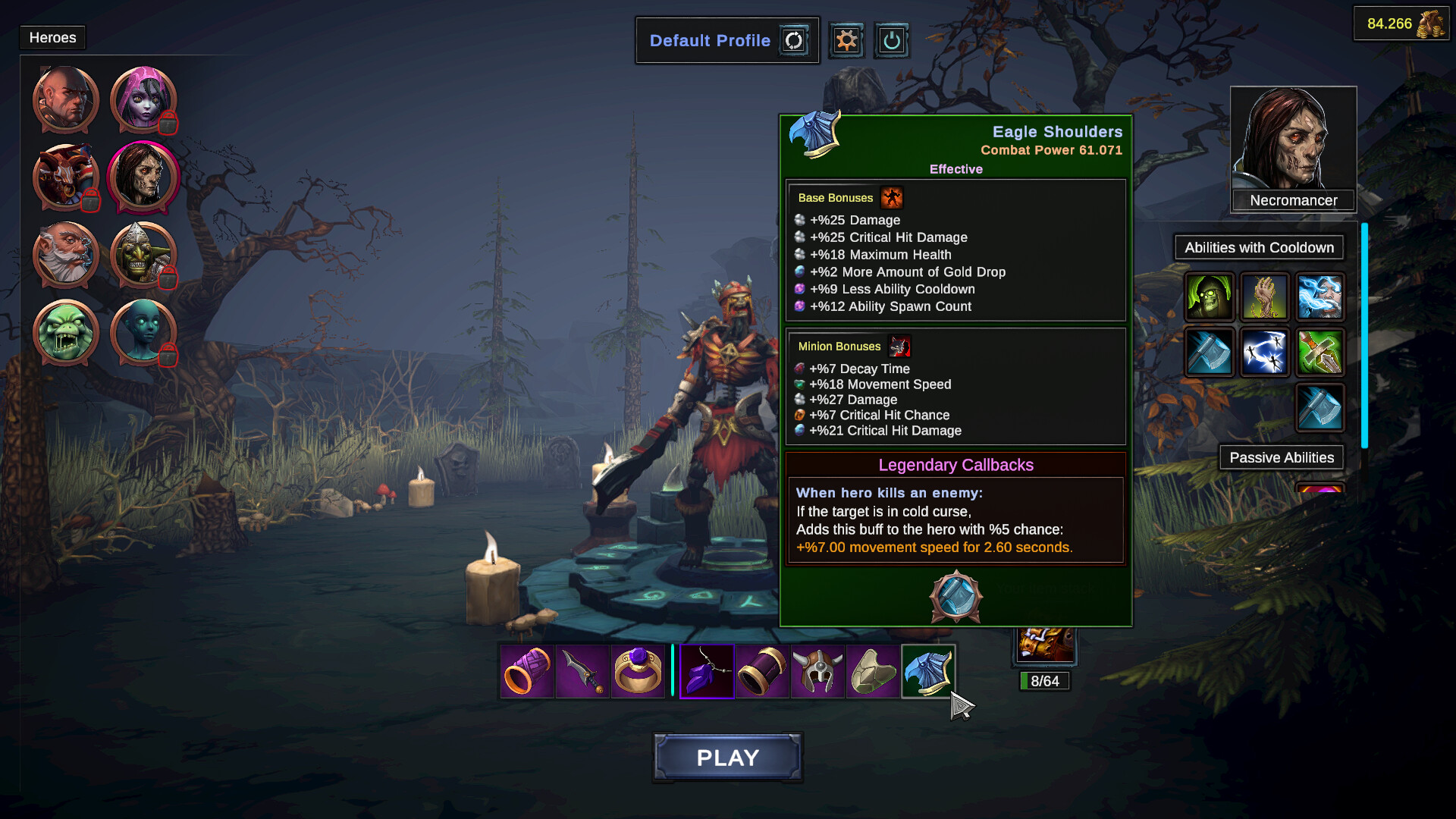Click the Base Bonuses flame icon
This screenshot has width=1456, height=819.
(893, 198)
